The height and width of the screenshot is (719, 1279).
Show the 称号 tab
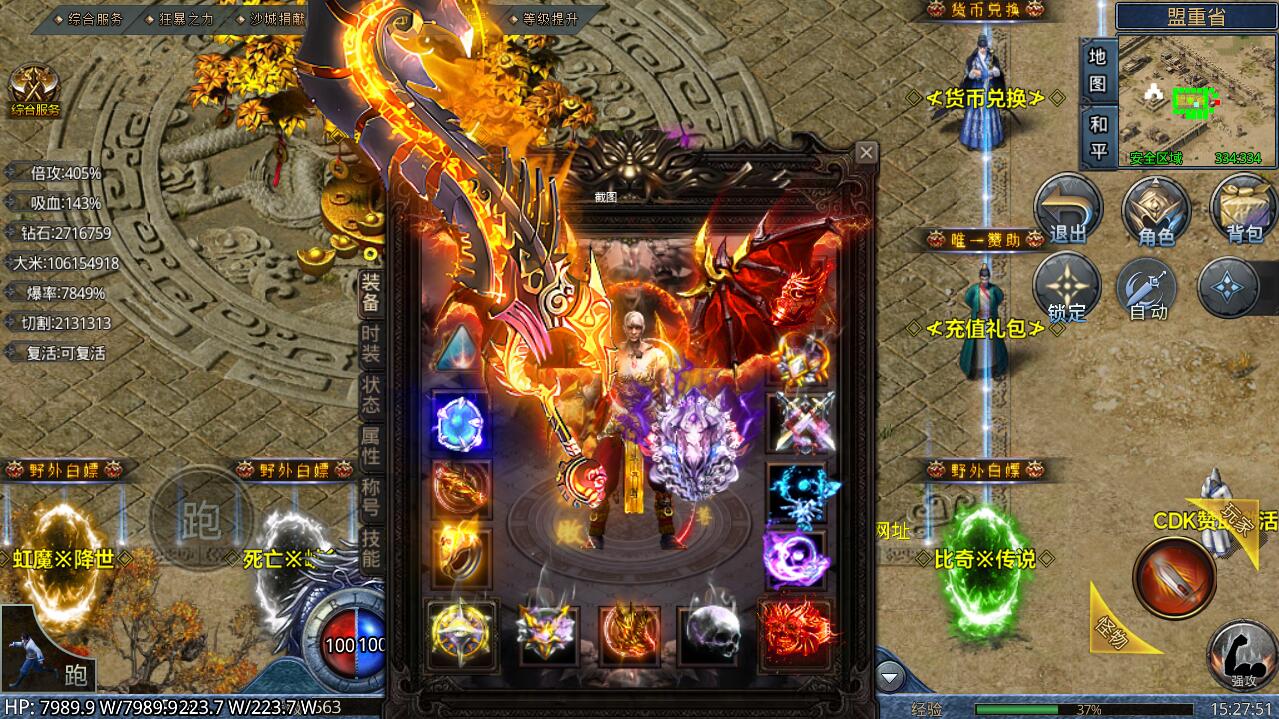point(370,497)
